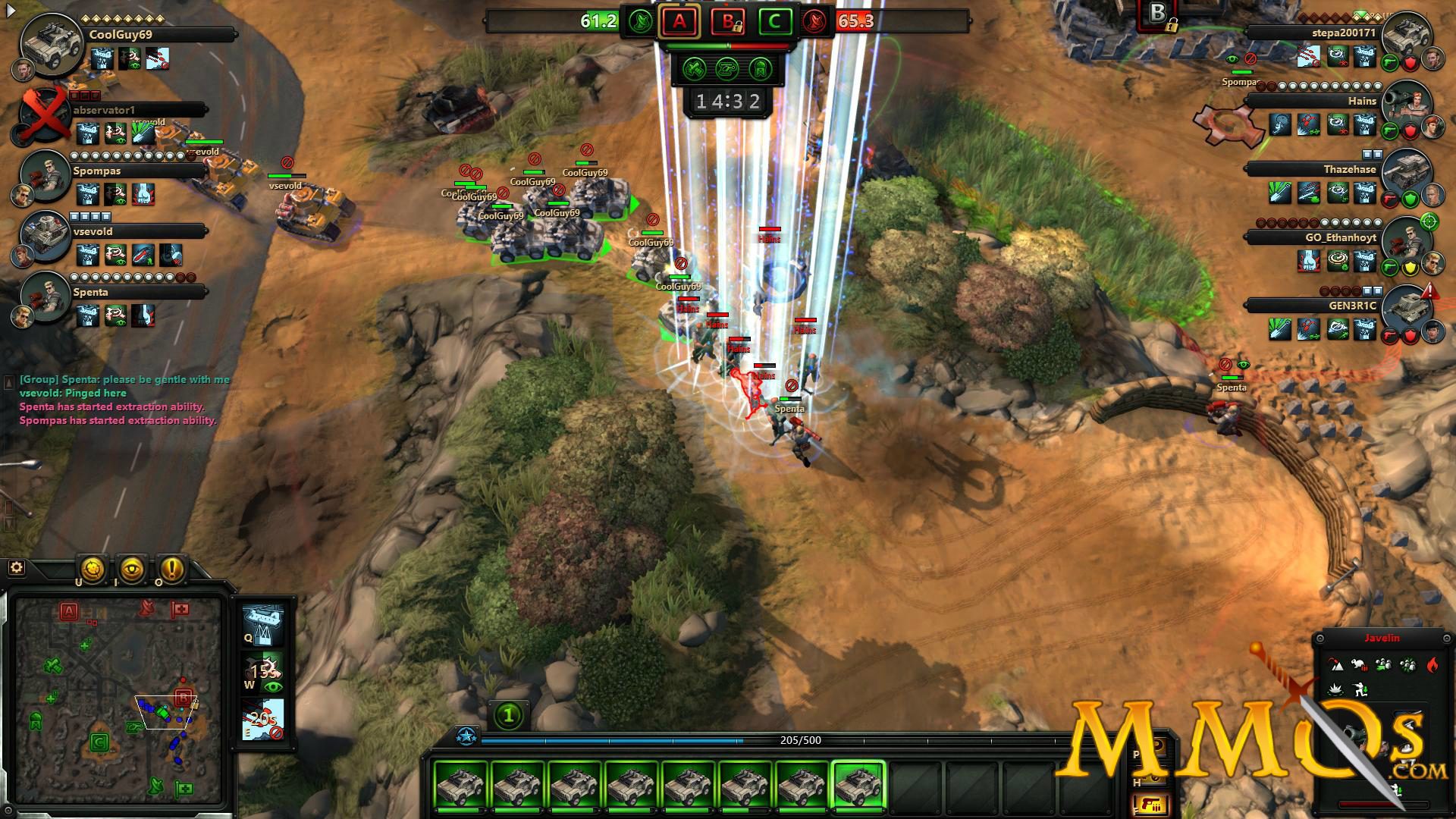Click the red enemy satellite icon
The width and height of the screenshot is (1456, 819).
click(x=814, y=22)
